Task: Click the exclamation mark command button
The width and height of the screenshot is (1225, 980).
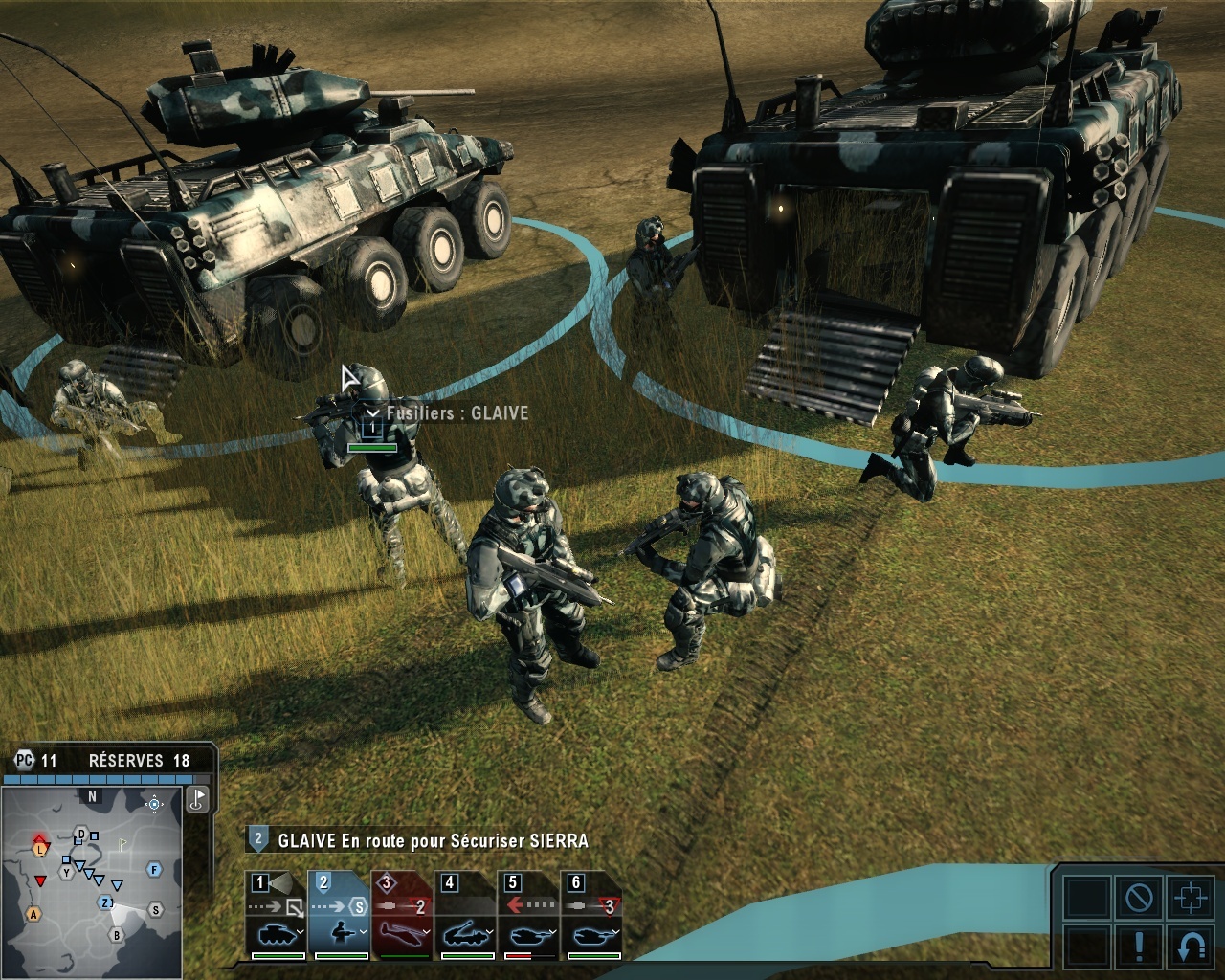Action: coord(1139,946)
